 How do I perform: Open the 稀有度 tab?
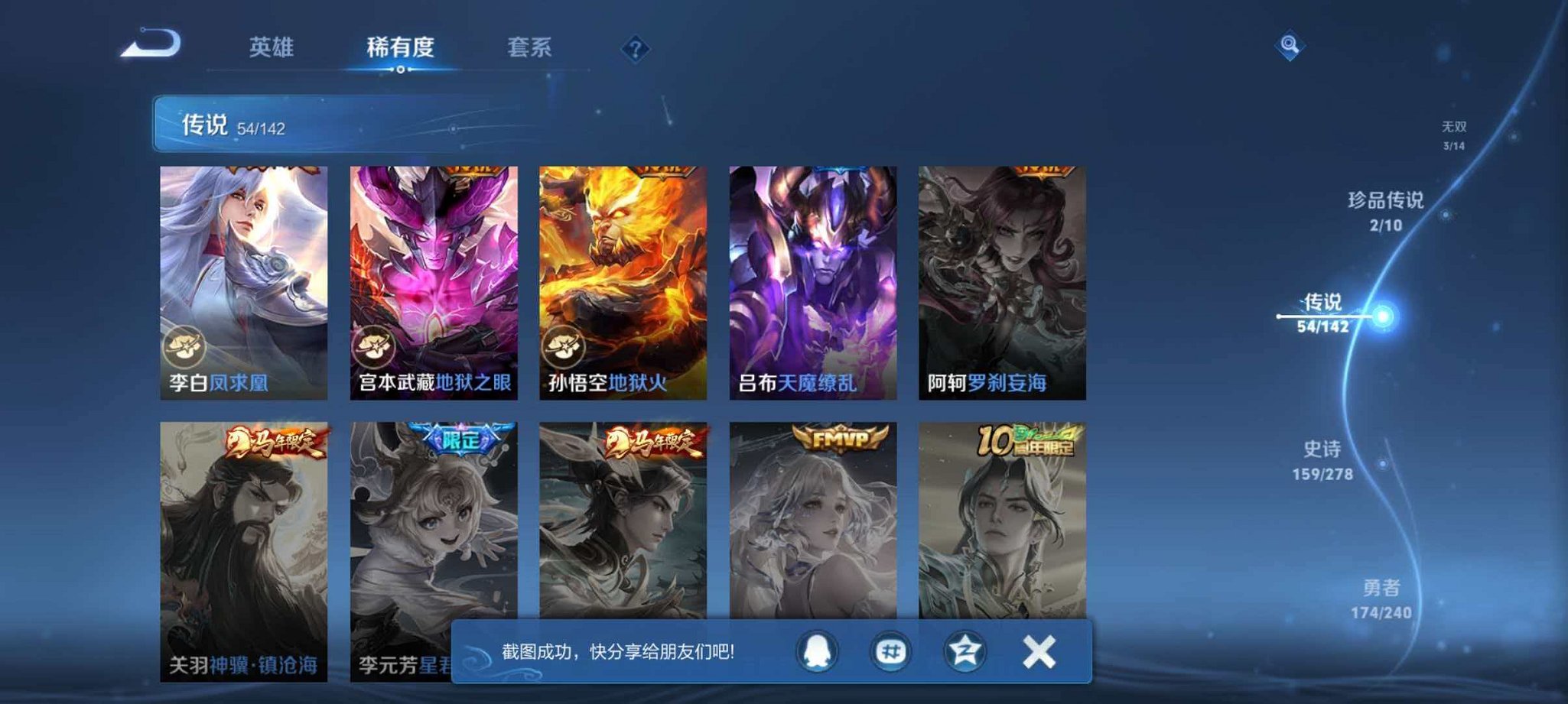coord(401,47)
